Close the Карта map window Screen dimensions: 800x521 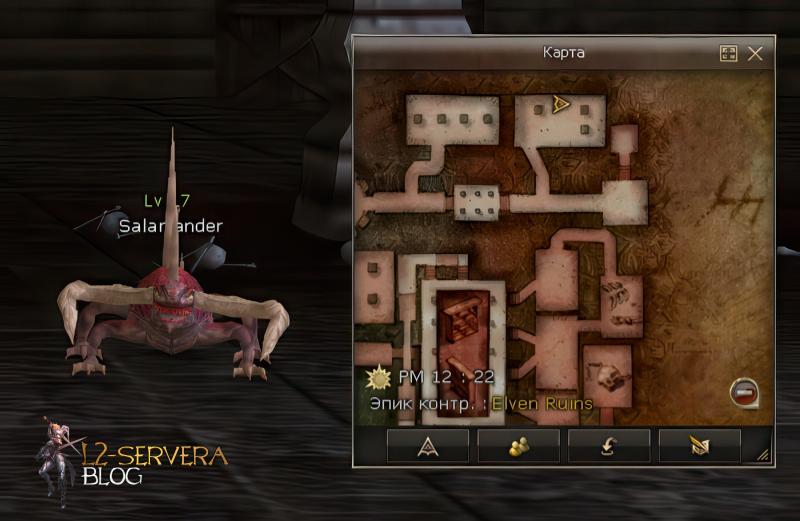[755, 53]
